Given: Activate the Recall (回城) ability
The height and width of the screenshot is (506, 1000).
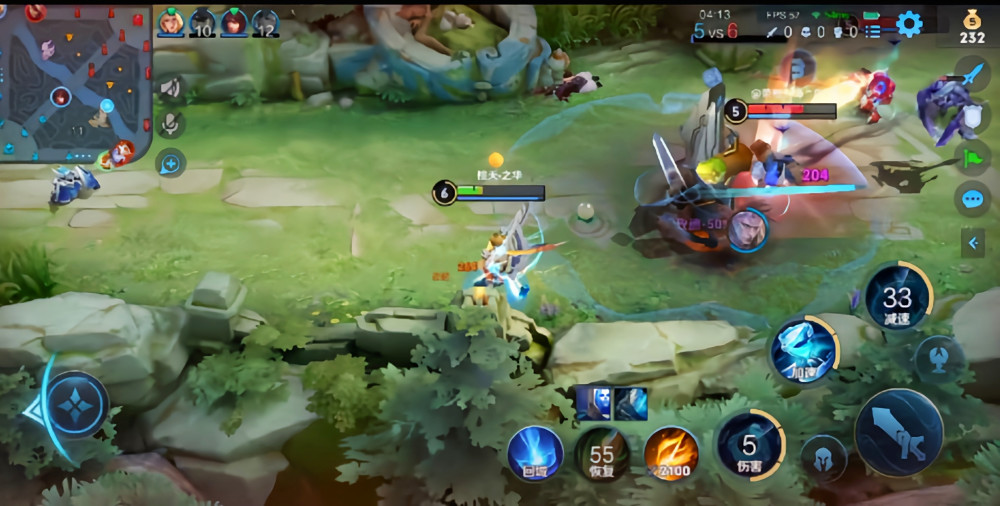Looking at the screenshot, I should [x=535, y=452].
